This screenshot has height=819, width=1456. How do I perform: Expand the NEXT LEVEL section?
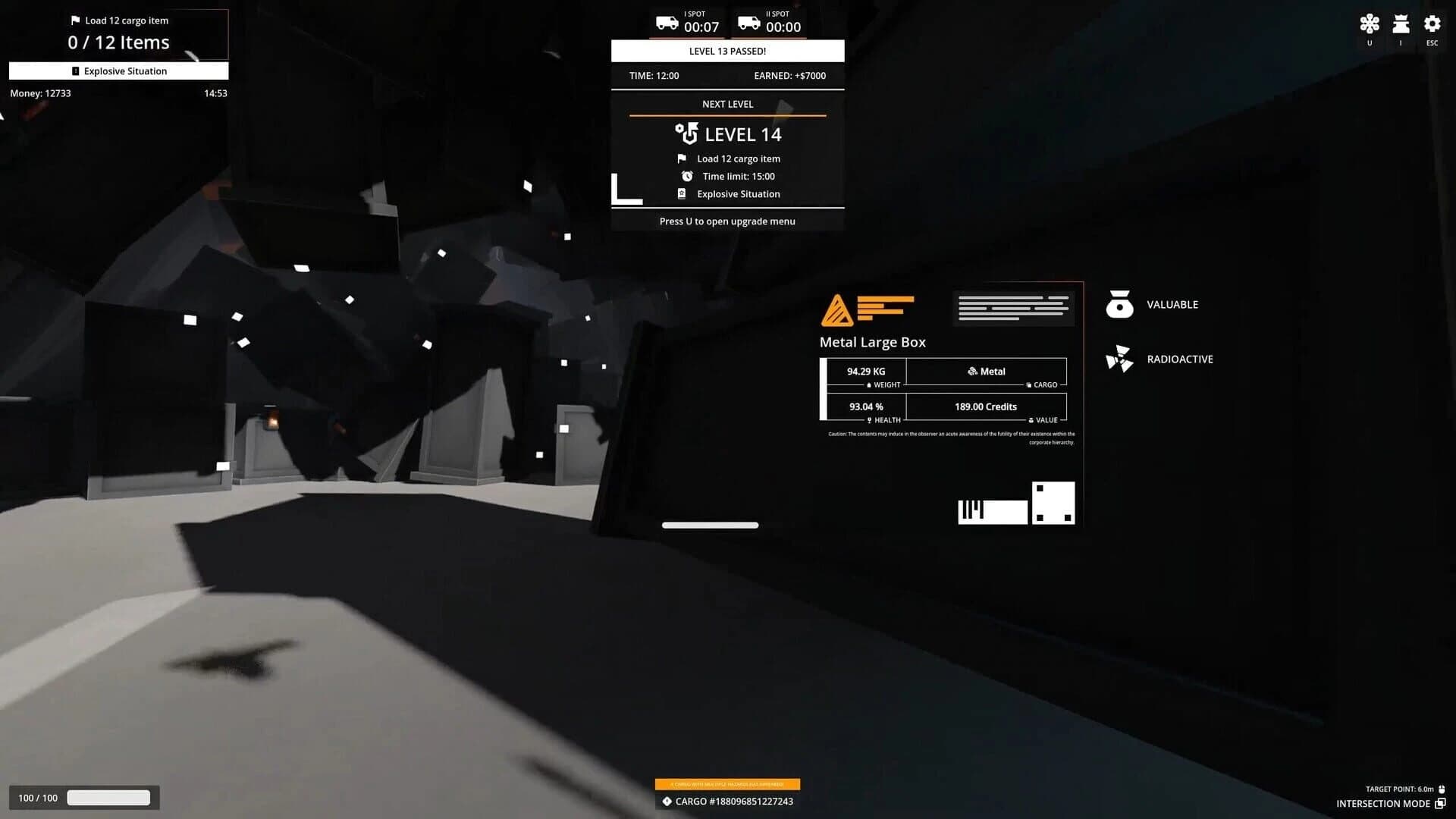pyautogui.click(x=727, y=104)
